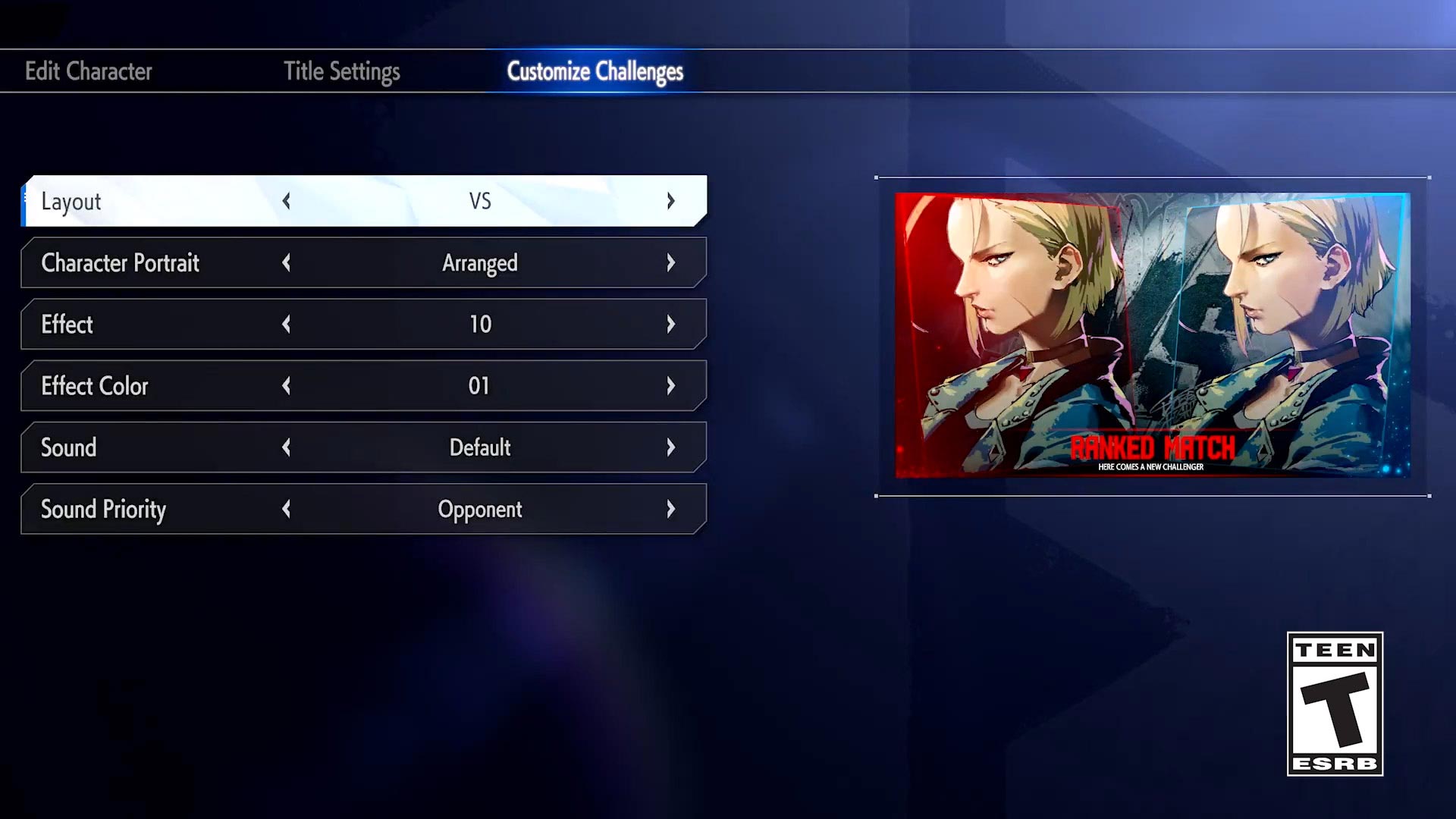
Task: Click the right arrow to change Layout
Action: click(x=670, y=201)
